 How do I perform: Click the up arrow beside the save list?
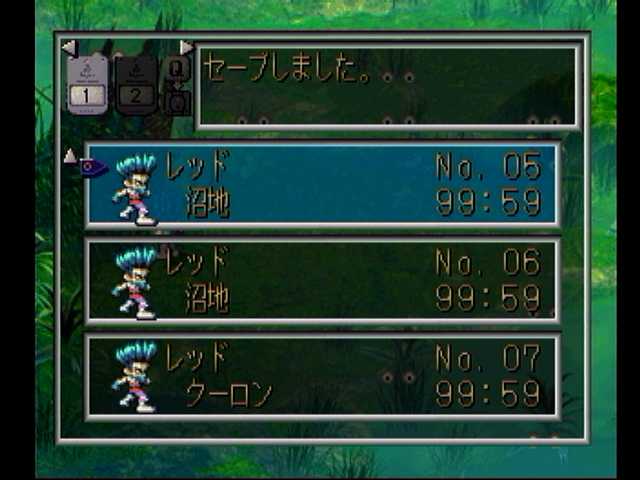point(69,155)
